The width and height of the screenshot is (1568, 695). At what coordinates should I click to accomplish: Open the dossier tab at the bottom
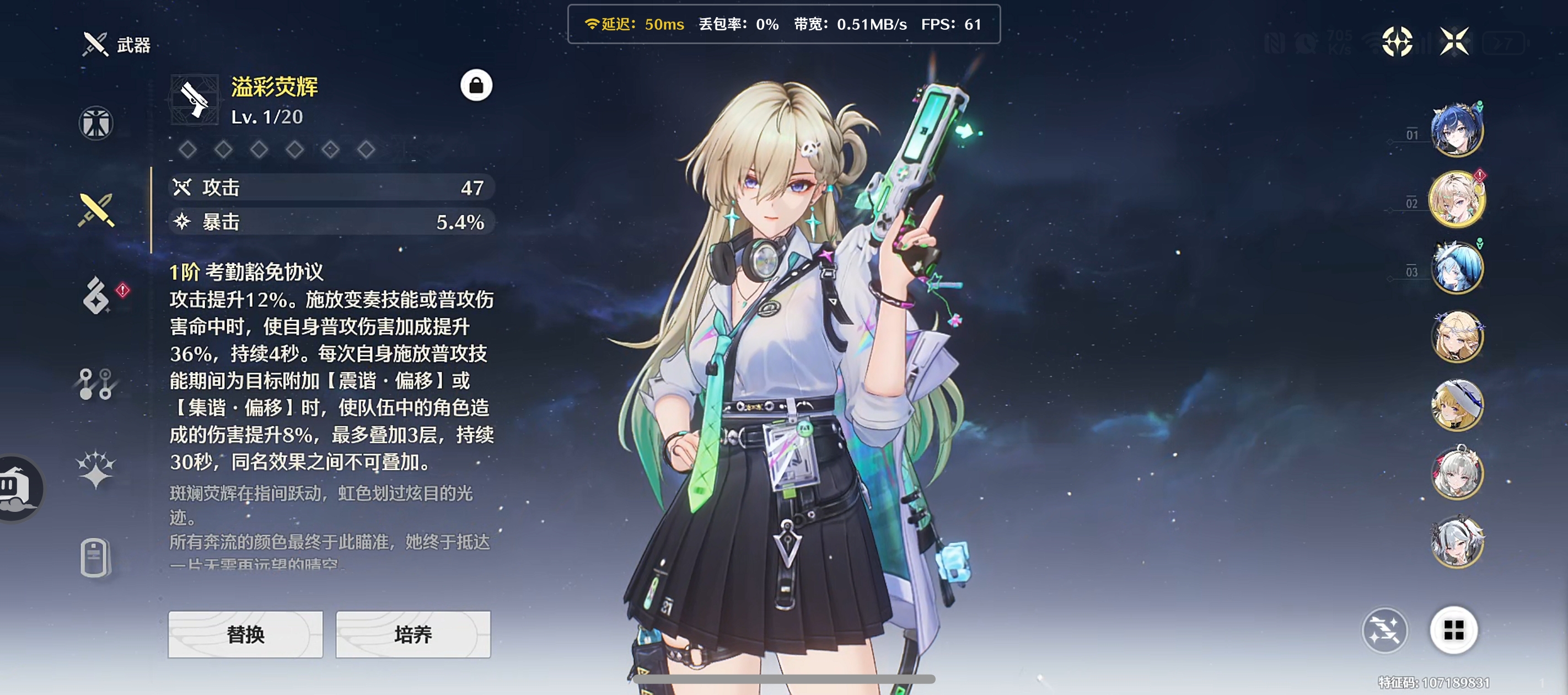click(x=95, y=557)
